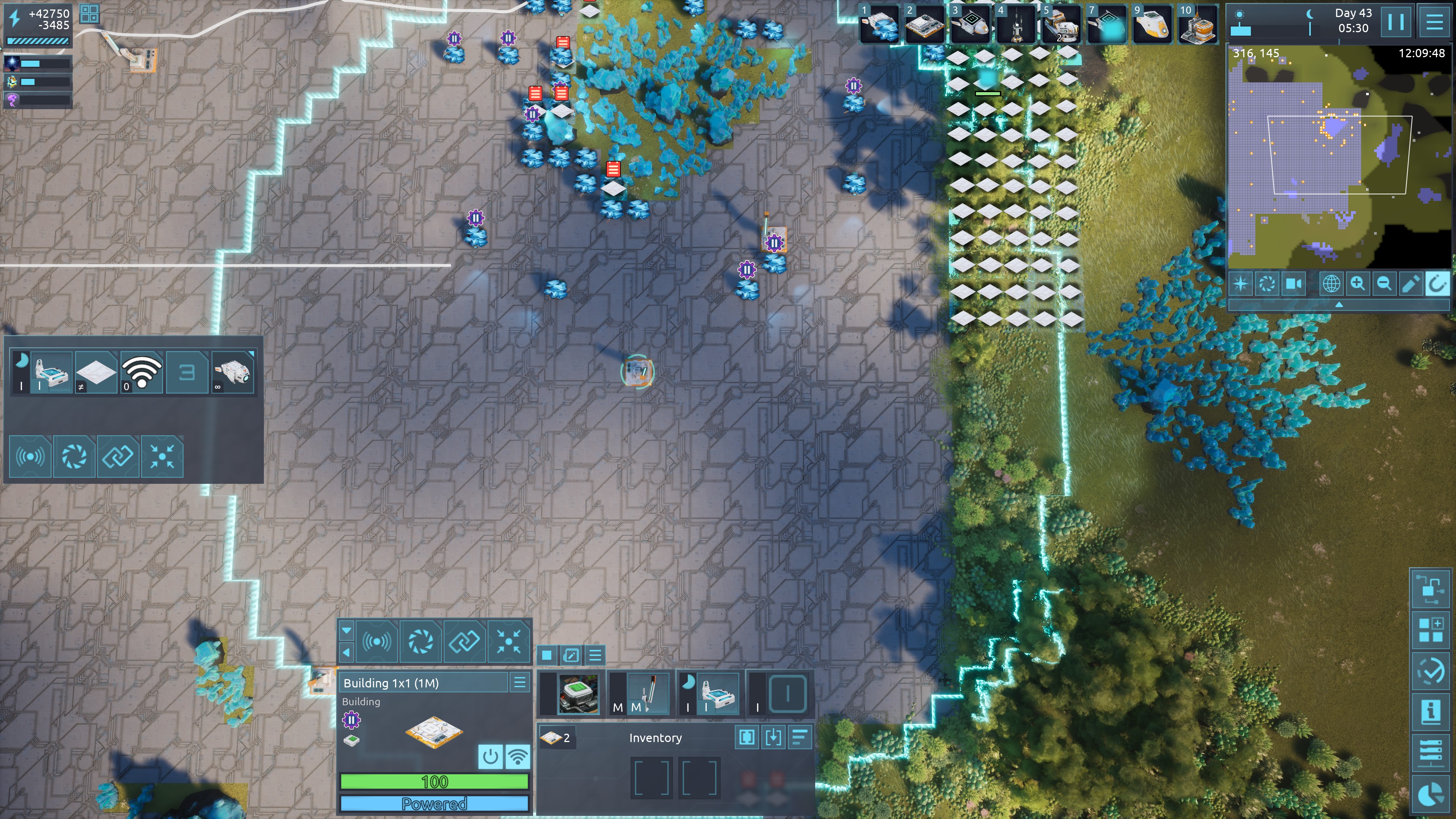The width and height of the screenshot is (1456, 819).
Task: Sort the Inventory with the sort button
Action: (x=800, y=737)
